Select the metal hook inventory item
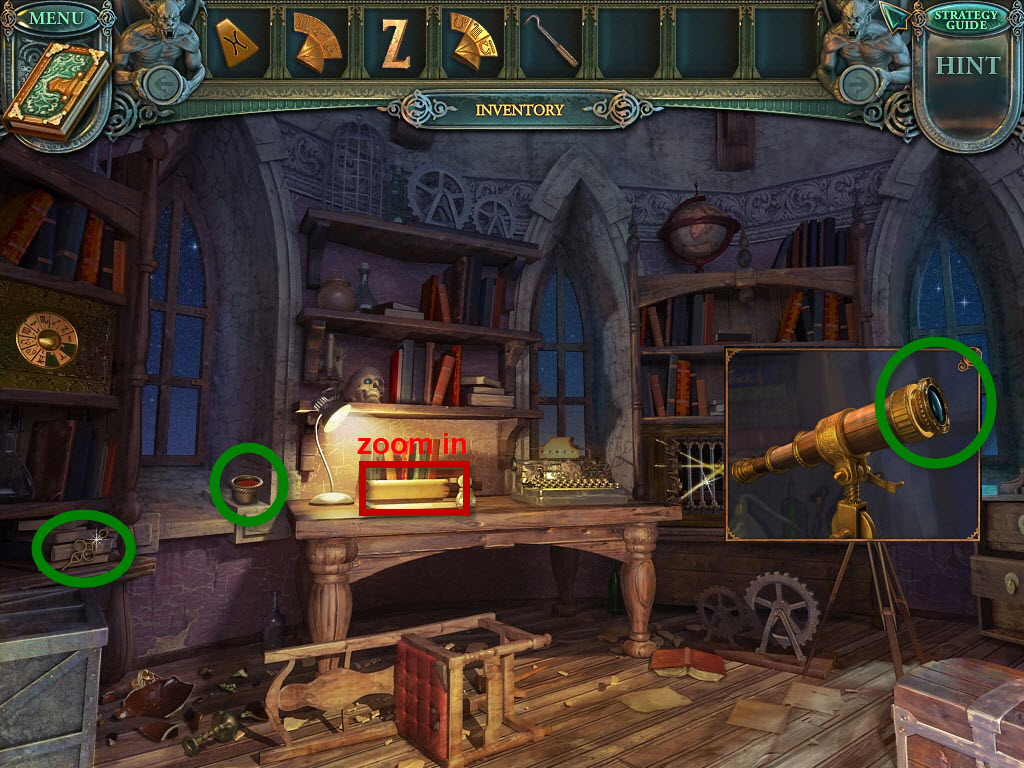The width and height of the screenshot is (1024, 768). 551,42
